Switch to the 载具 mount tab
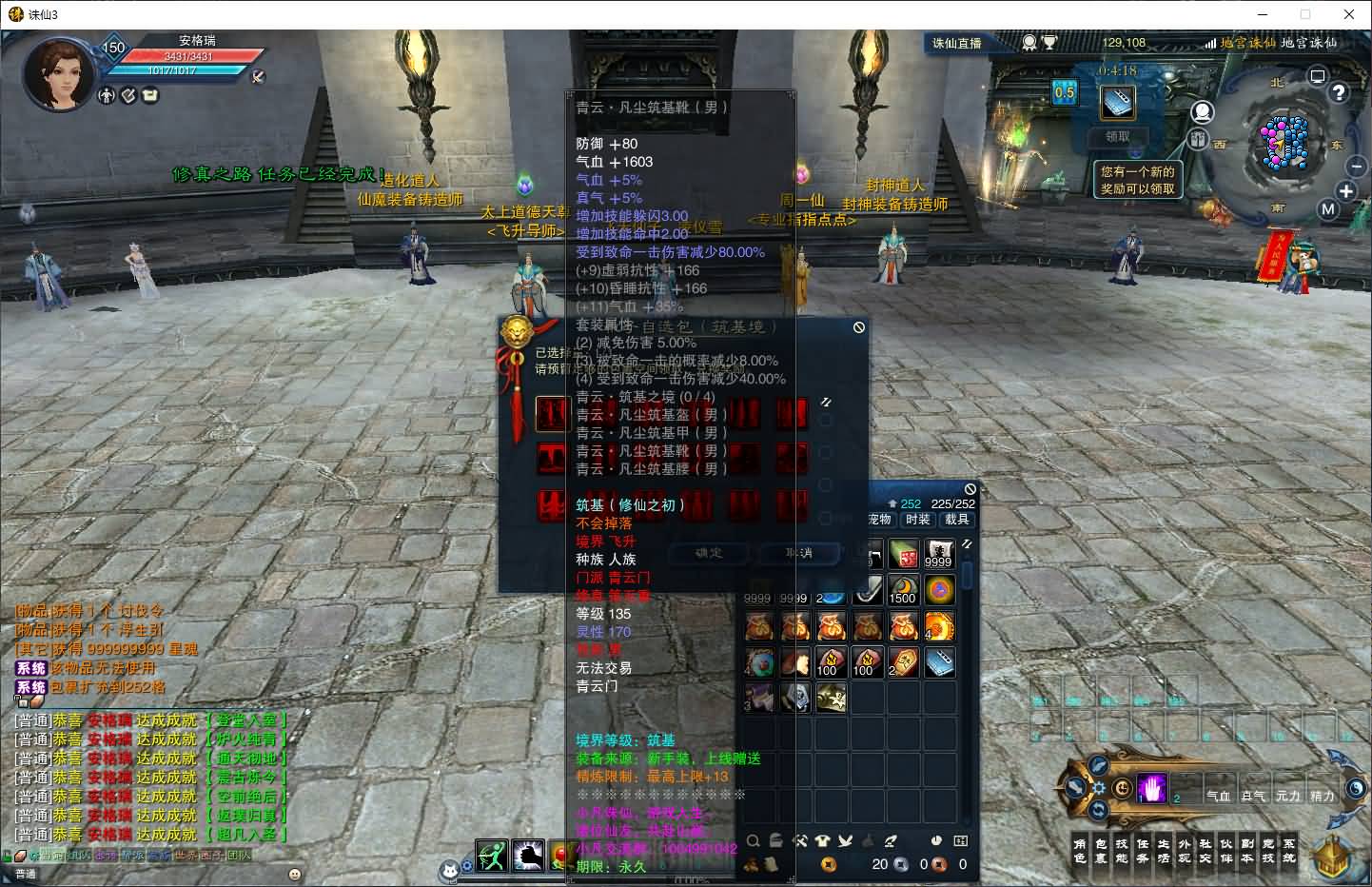The height and width of the screenshot is (887, 1372). 956,520
